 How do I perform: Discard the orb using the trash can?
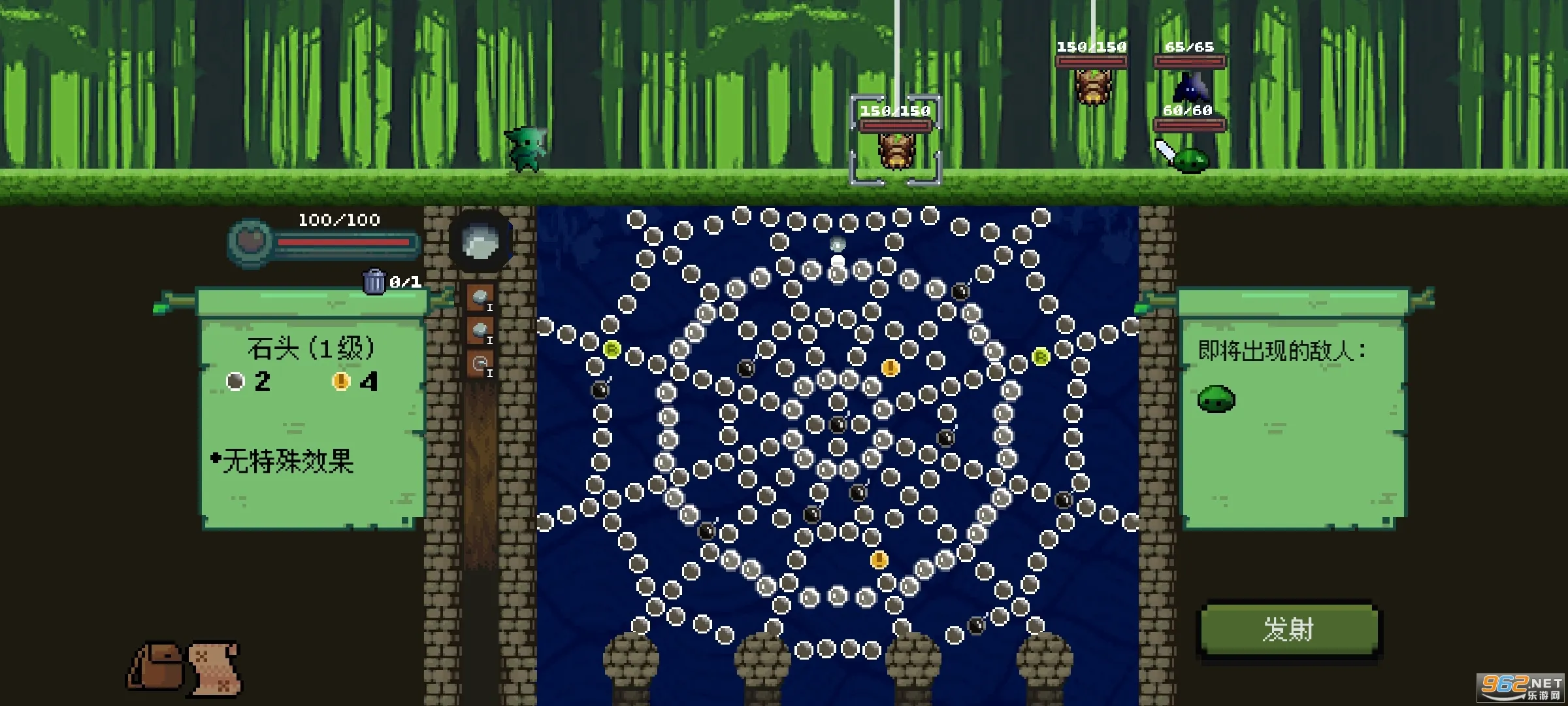(x=374, y=281)
